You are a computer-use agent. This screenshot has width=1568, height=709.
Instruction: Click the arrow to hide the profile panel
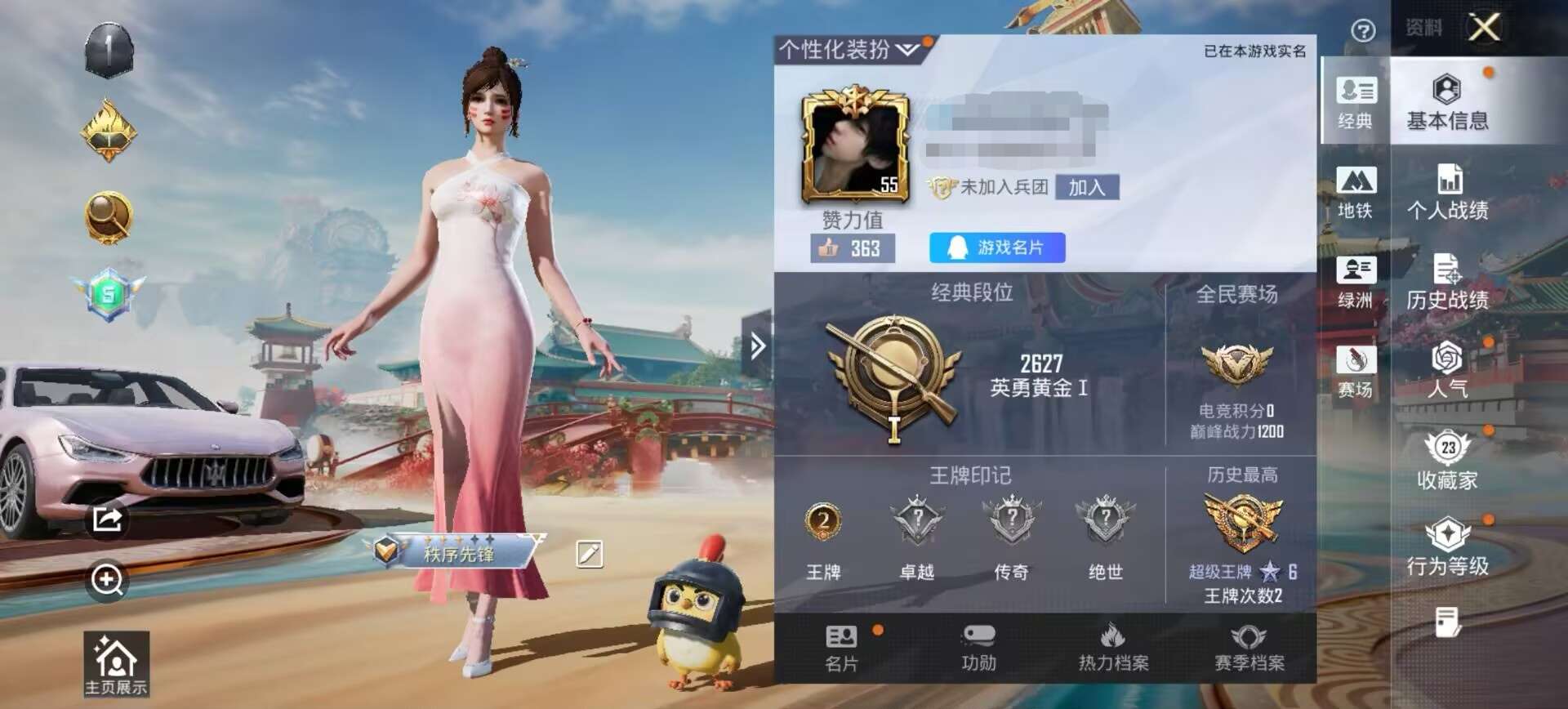757,346
